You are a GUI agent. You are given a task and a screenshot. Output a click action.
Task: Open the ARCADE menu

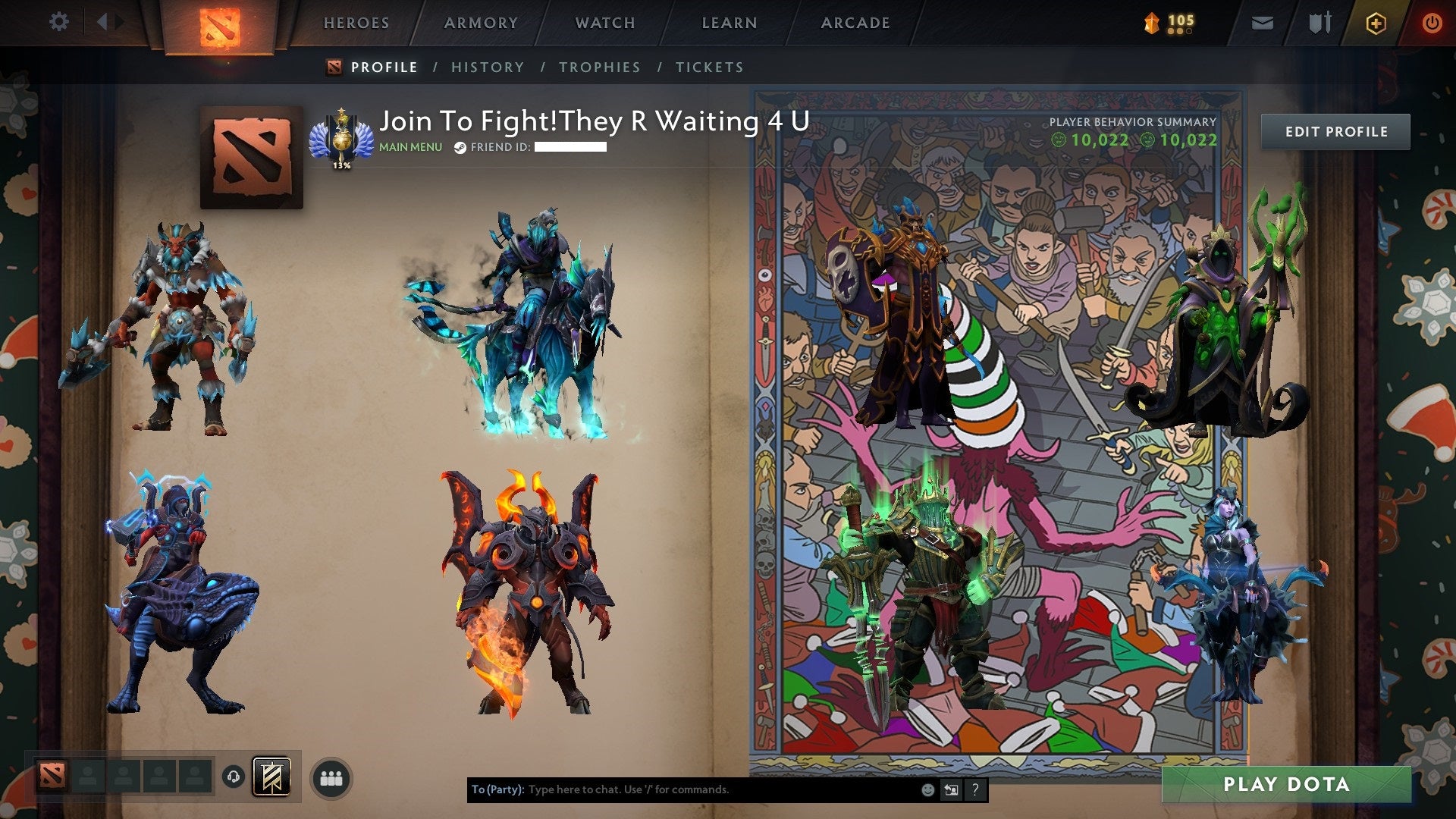tap(855, 23)
